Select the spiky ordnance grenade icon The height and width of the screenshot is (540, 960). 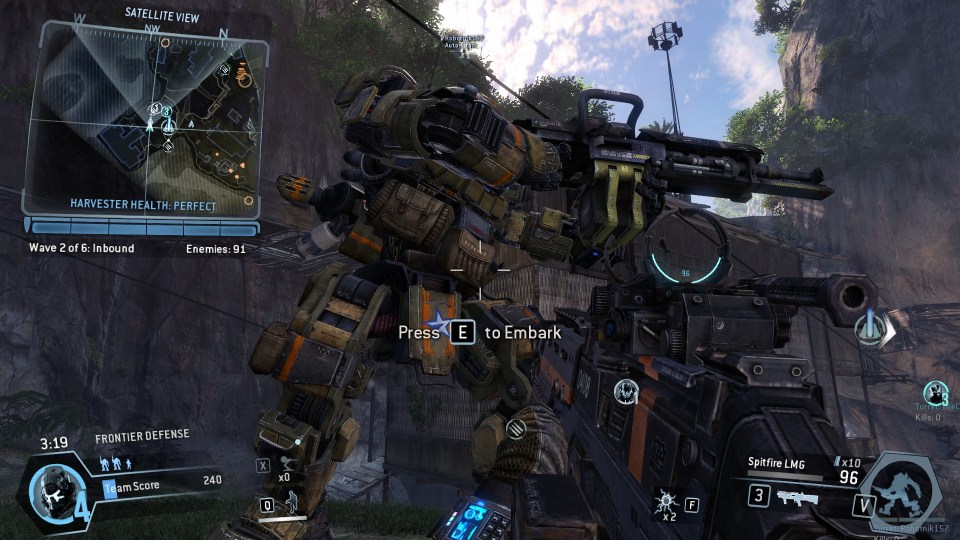(664, 500)
